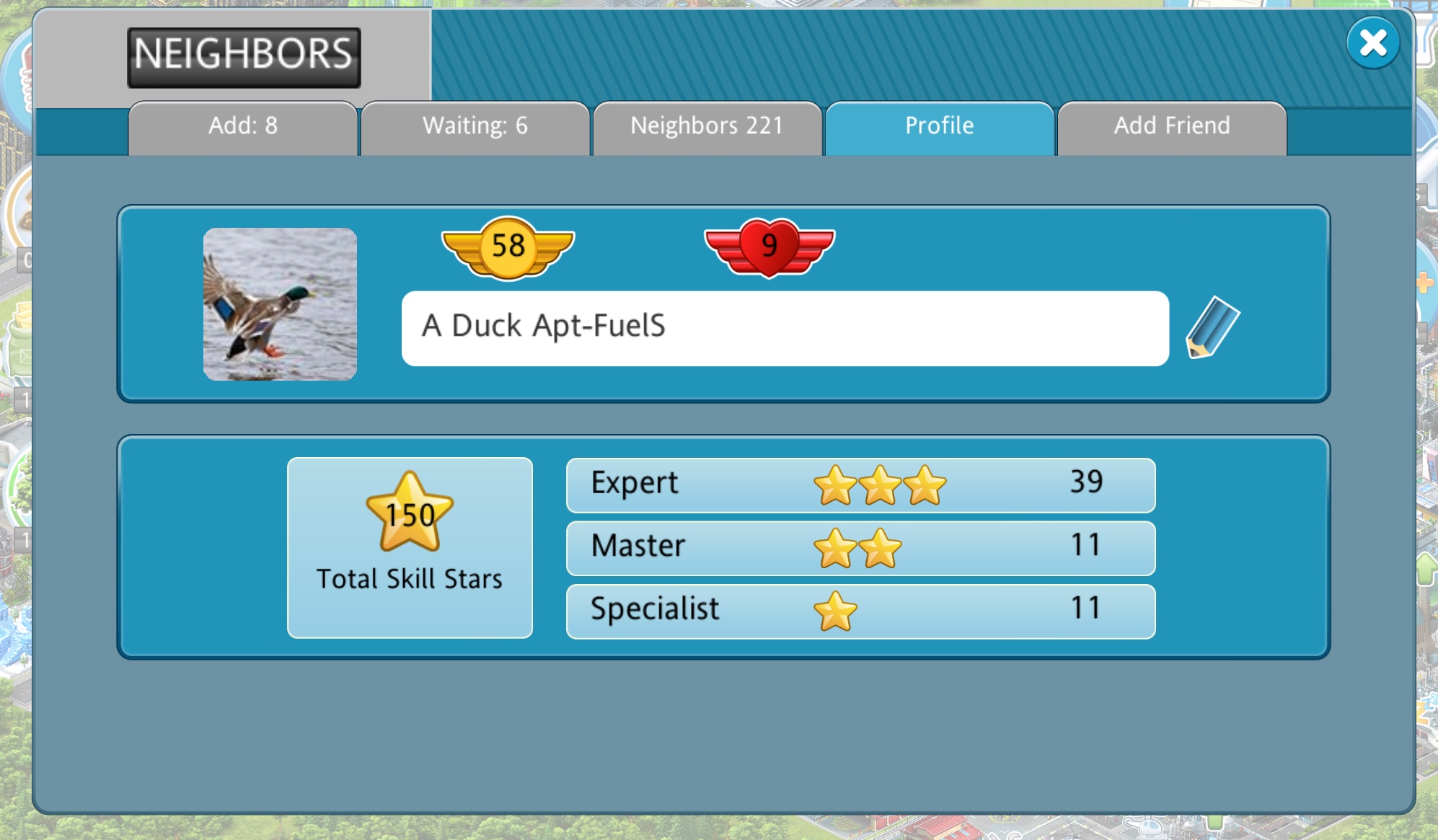Viewport: 1438px width, 840px height.
Task: Click the player name text field
Action: (x=785, y=328)
